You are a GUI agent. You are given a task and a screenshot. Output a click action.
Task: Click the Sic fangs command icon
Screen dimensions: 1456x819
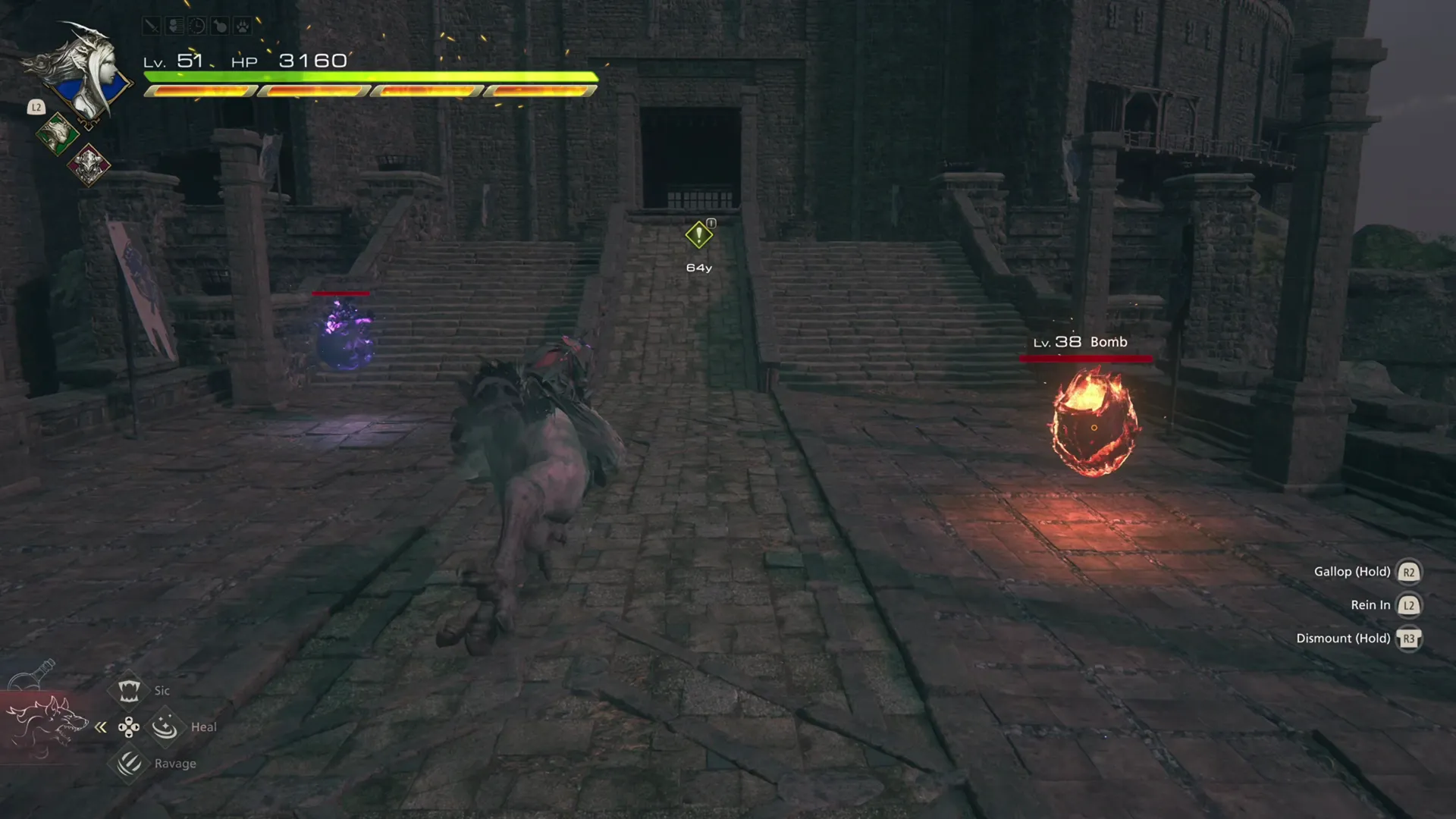pos(129,690)
